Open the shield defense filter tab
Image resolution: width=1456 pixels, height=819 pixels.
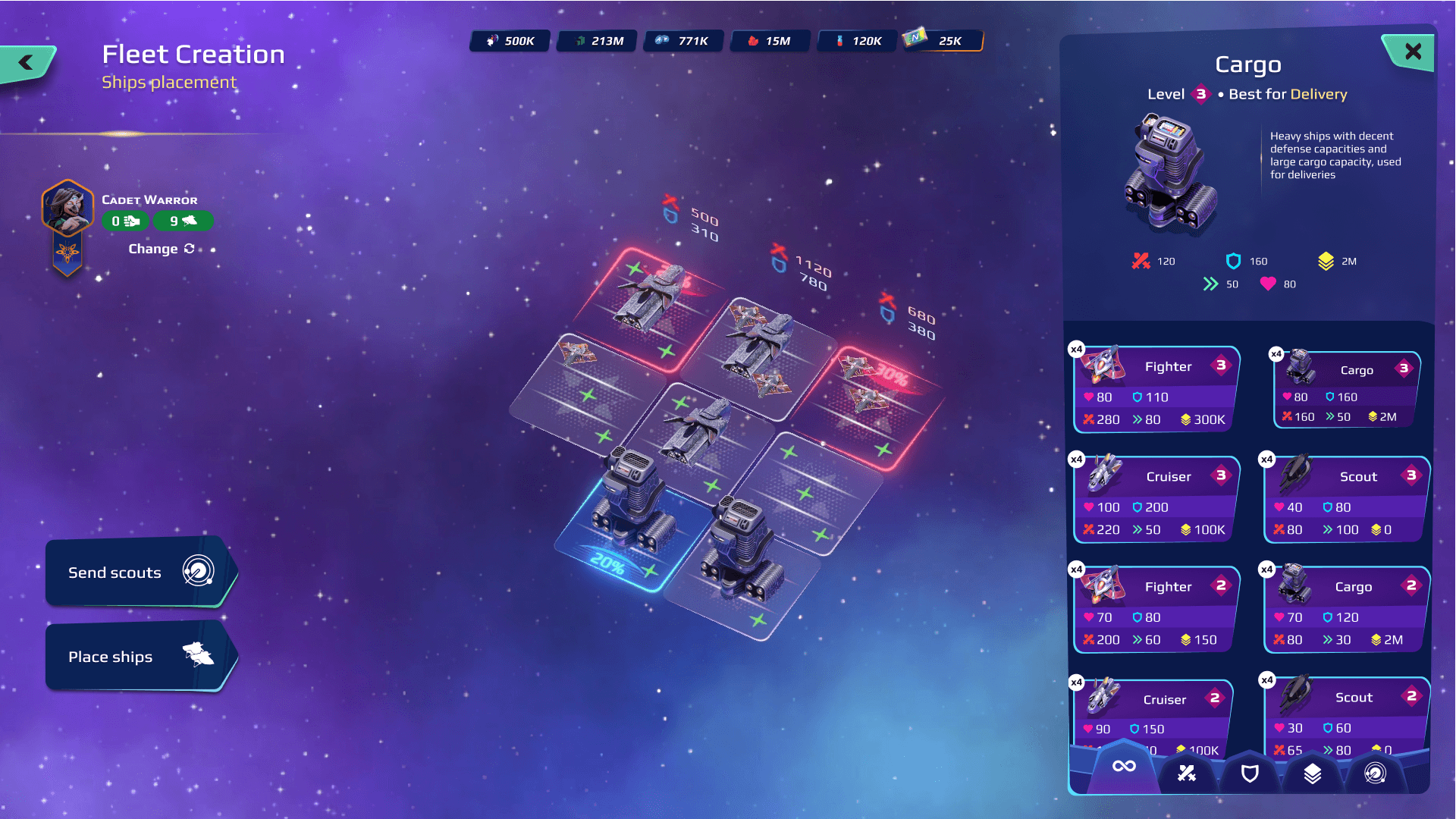tap(1250, 773)
